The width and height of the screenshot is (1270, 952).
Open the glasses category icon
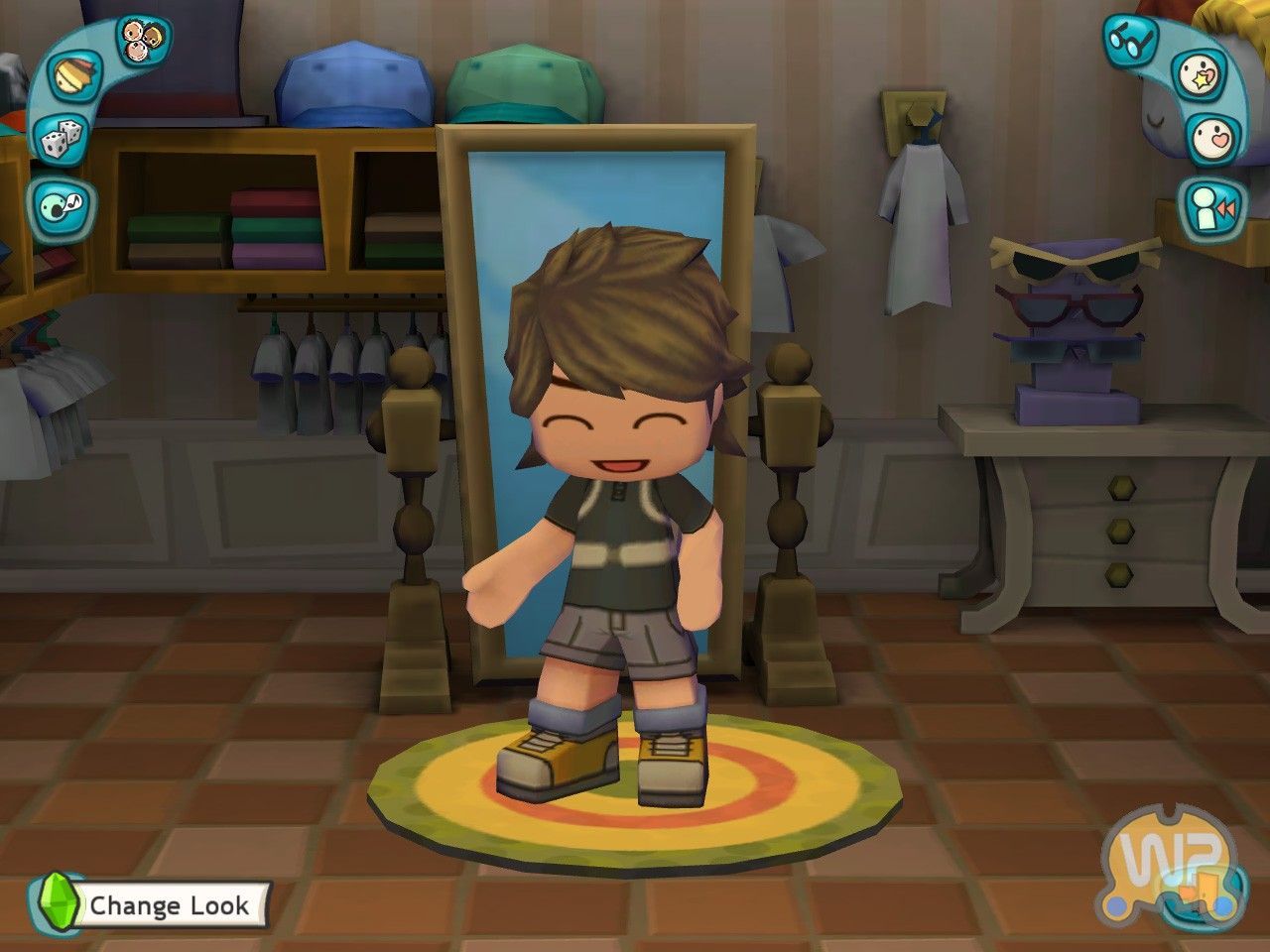click(x=1130, y=41)
